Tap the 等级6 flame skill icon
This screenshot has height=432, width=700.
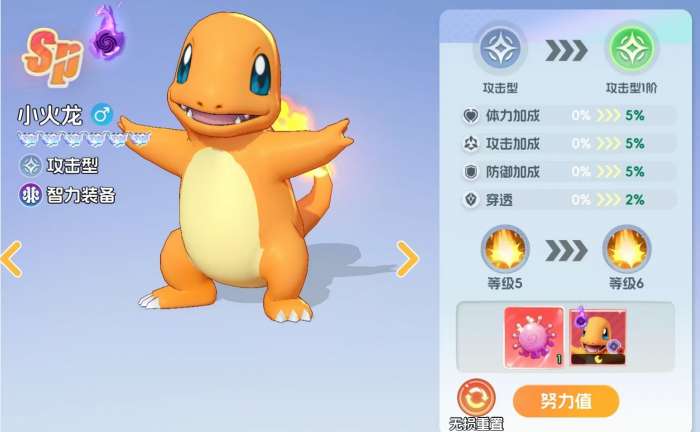click(627, 249)
